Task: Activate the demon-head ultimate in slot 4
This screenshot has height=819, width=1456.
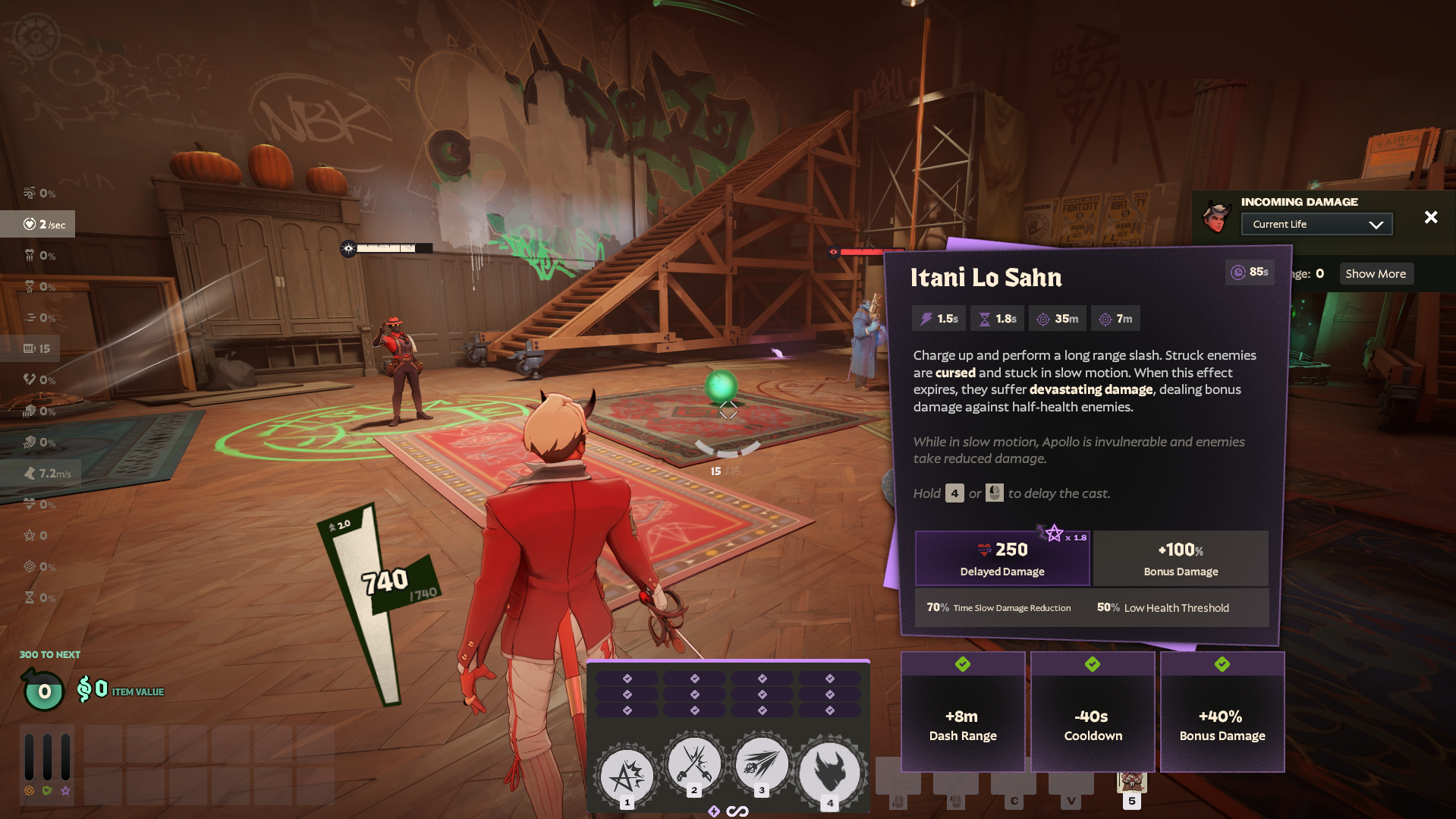Action: (829, 772)
